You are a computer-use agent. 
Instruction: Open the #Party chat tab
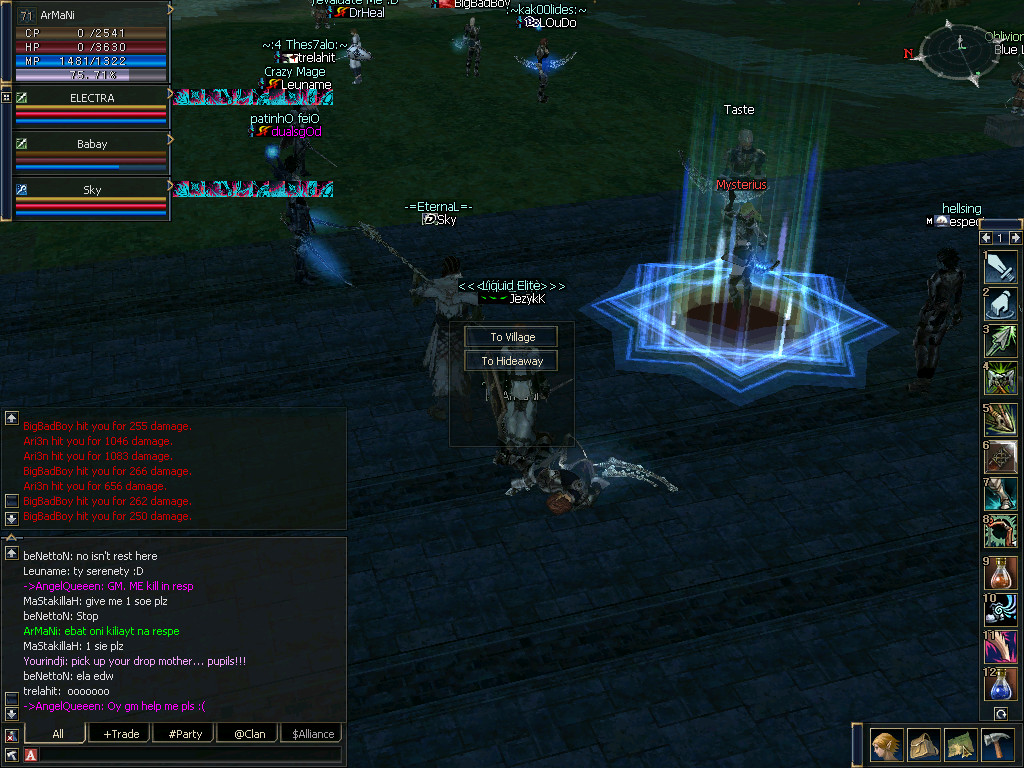click(184, 733)
